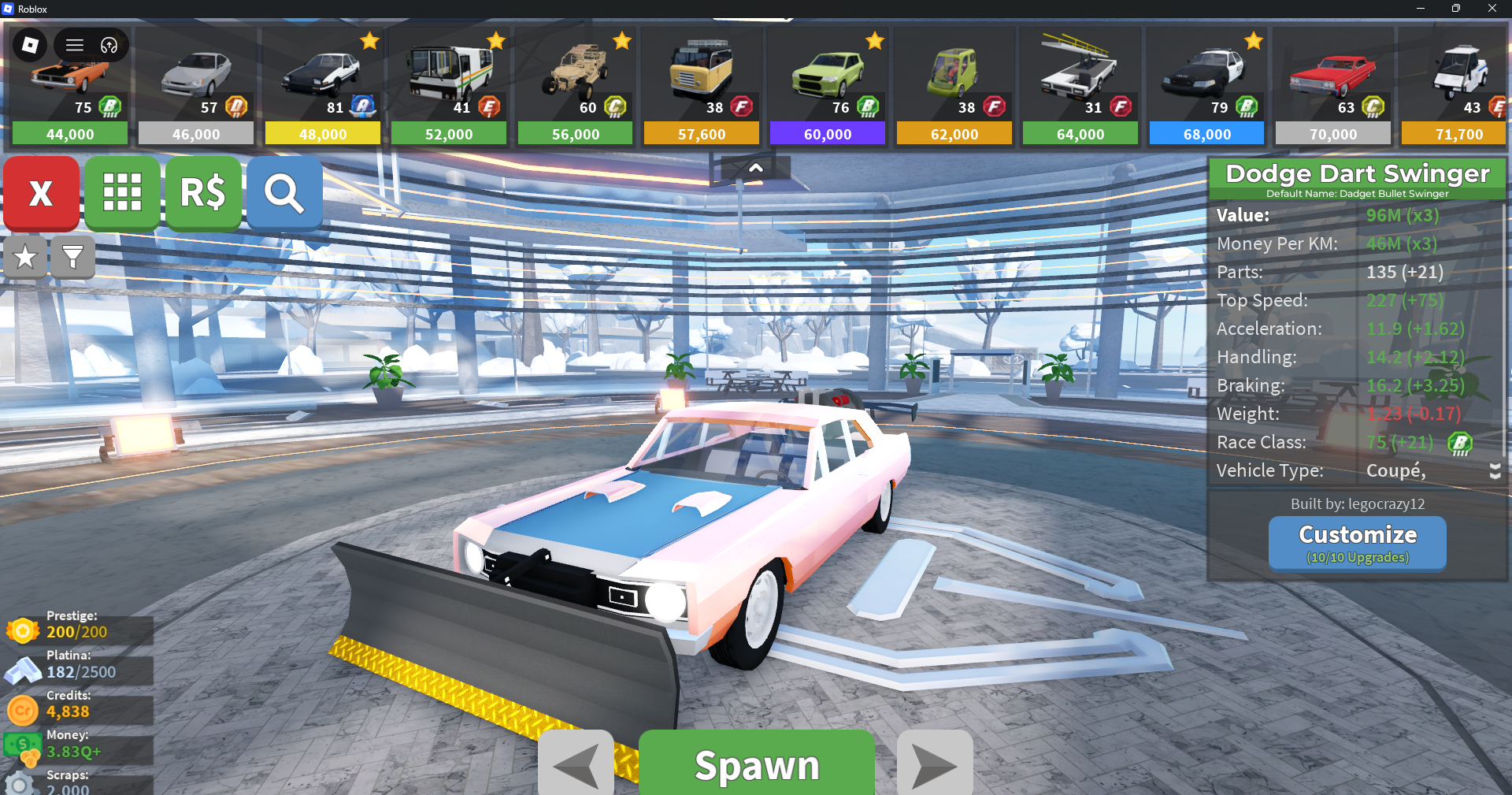This screenshot has height=795, width=1512.
Task: Open the Roblox menu logo button
Action: tap(30, 45)
